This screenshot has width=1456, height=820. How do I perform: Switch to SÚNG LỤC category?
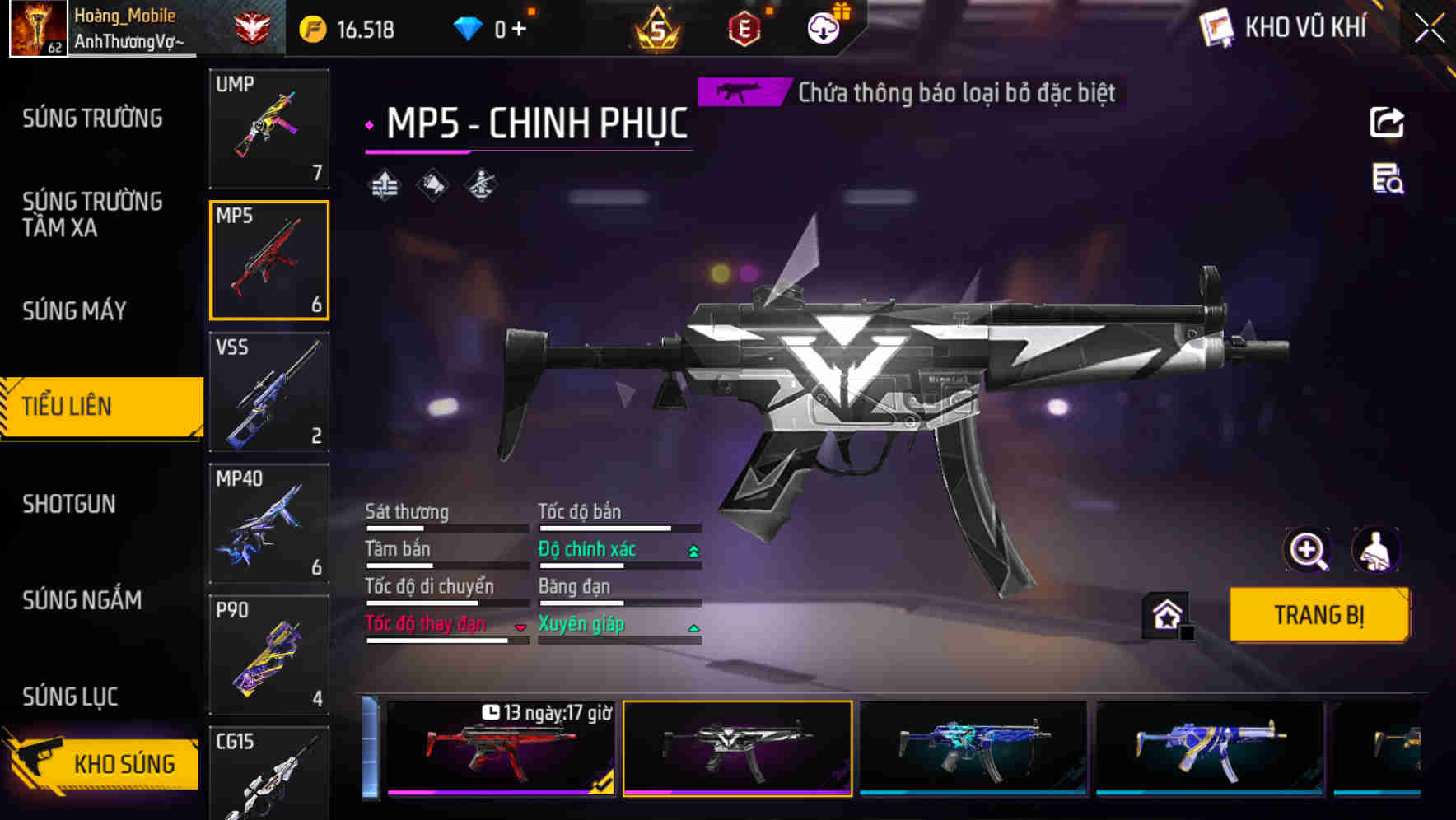(x=71, y=697)
